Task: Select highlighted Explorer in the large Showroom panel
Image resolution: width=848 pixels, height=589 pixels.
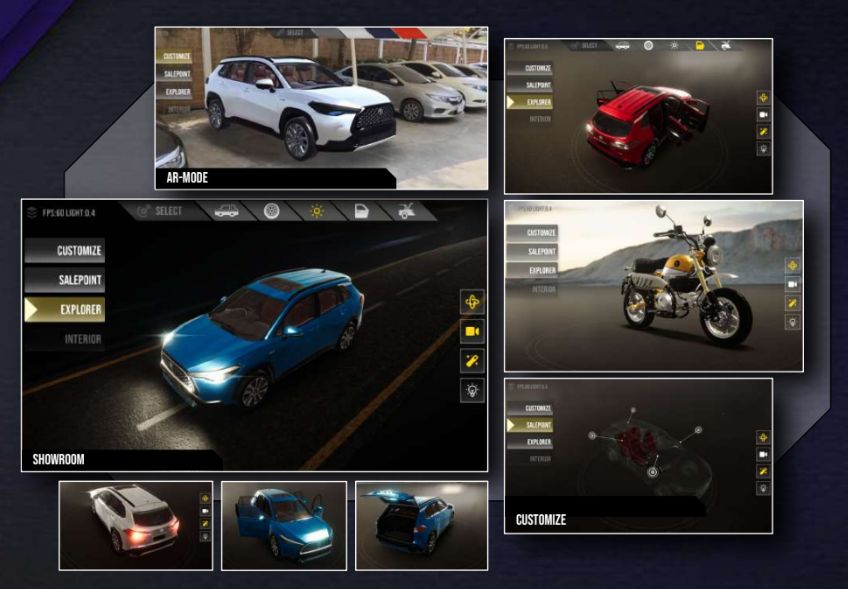Action: [65, 310]
